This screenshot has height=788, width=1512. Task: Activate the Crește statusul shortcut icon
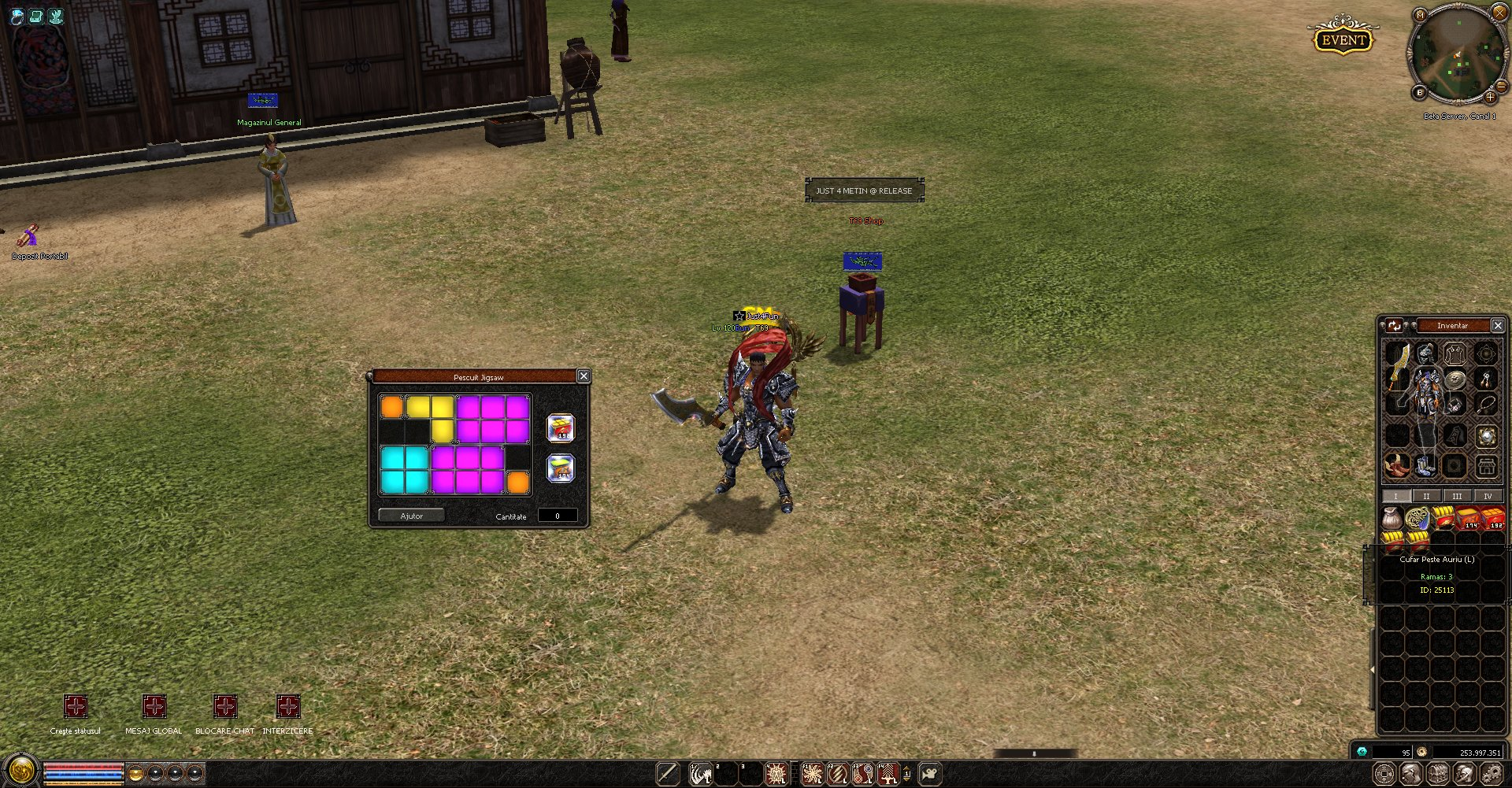(x=76, y=706)
